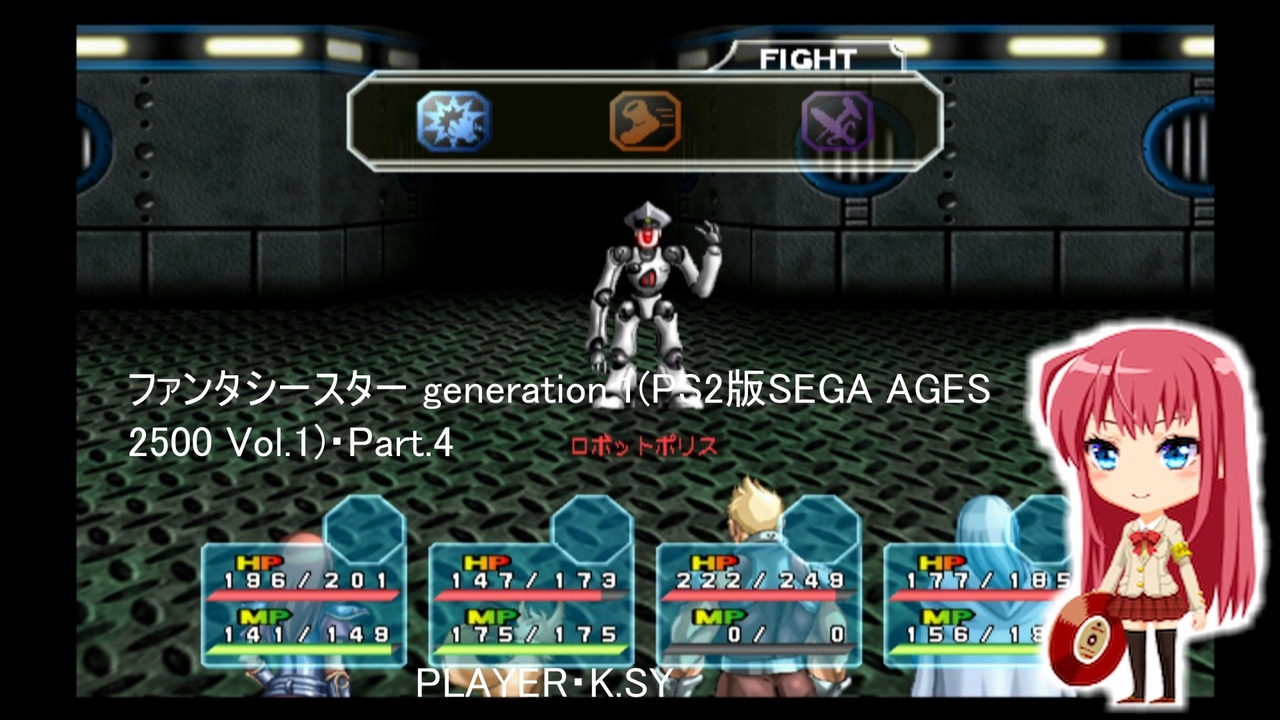1280x720 pixels.
Task: Open the second party member's status panel
Action: [530, 595]
